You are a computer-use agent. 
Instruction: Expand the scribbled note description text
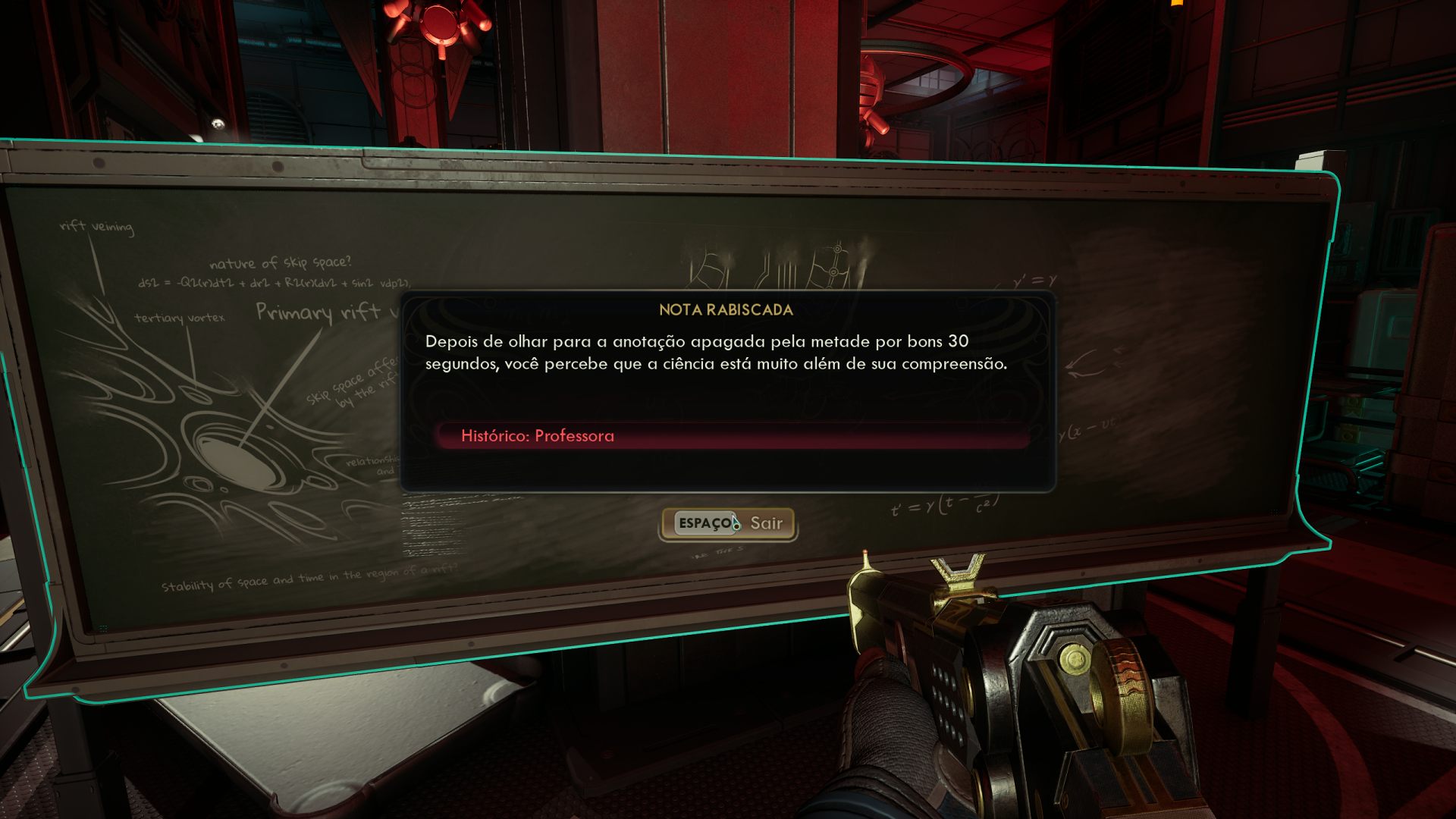[716, 353]
